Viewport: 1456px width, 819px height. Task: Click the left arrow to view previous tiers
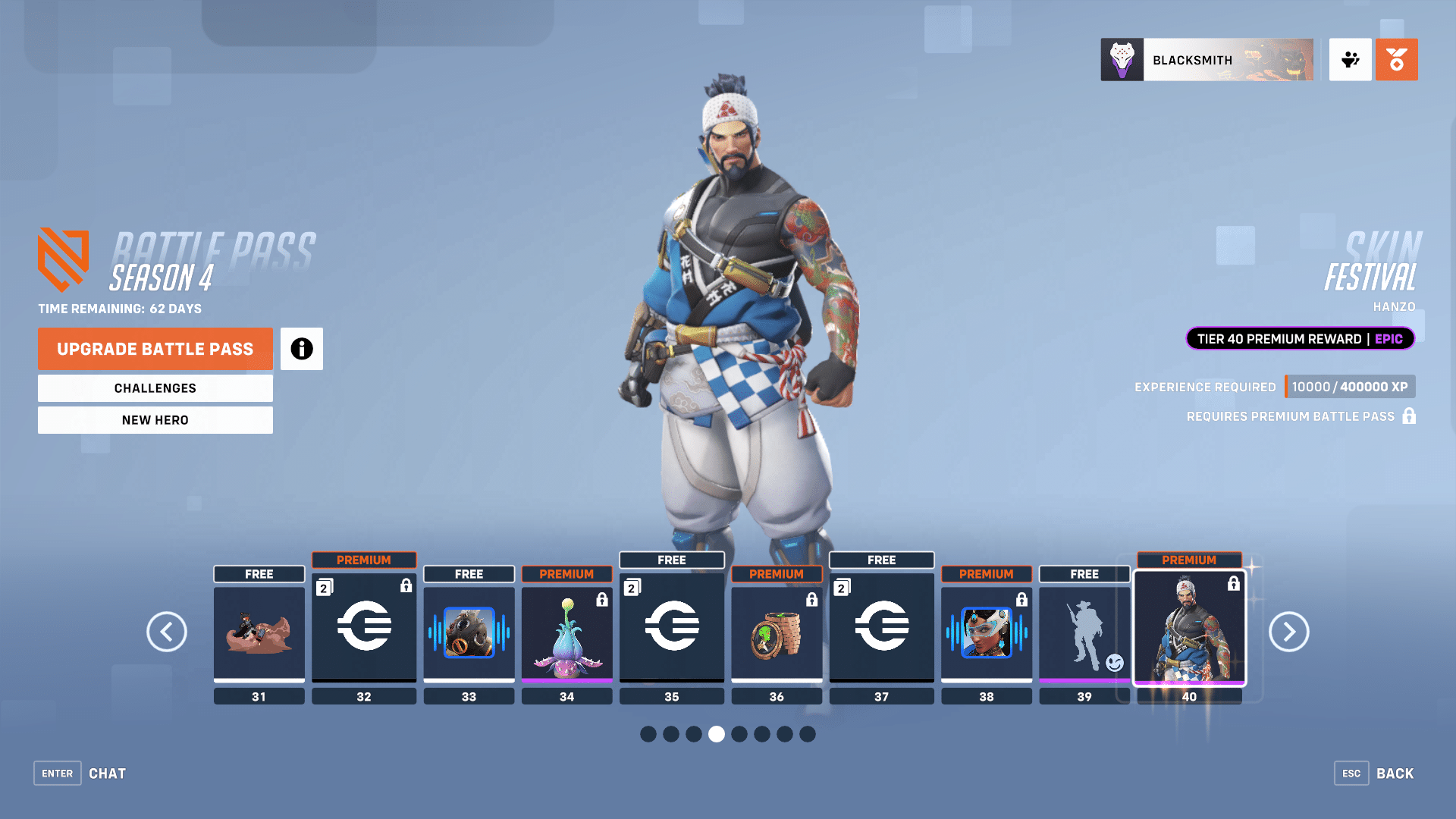[x=167, y=632]
